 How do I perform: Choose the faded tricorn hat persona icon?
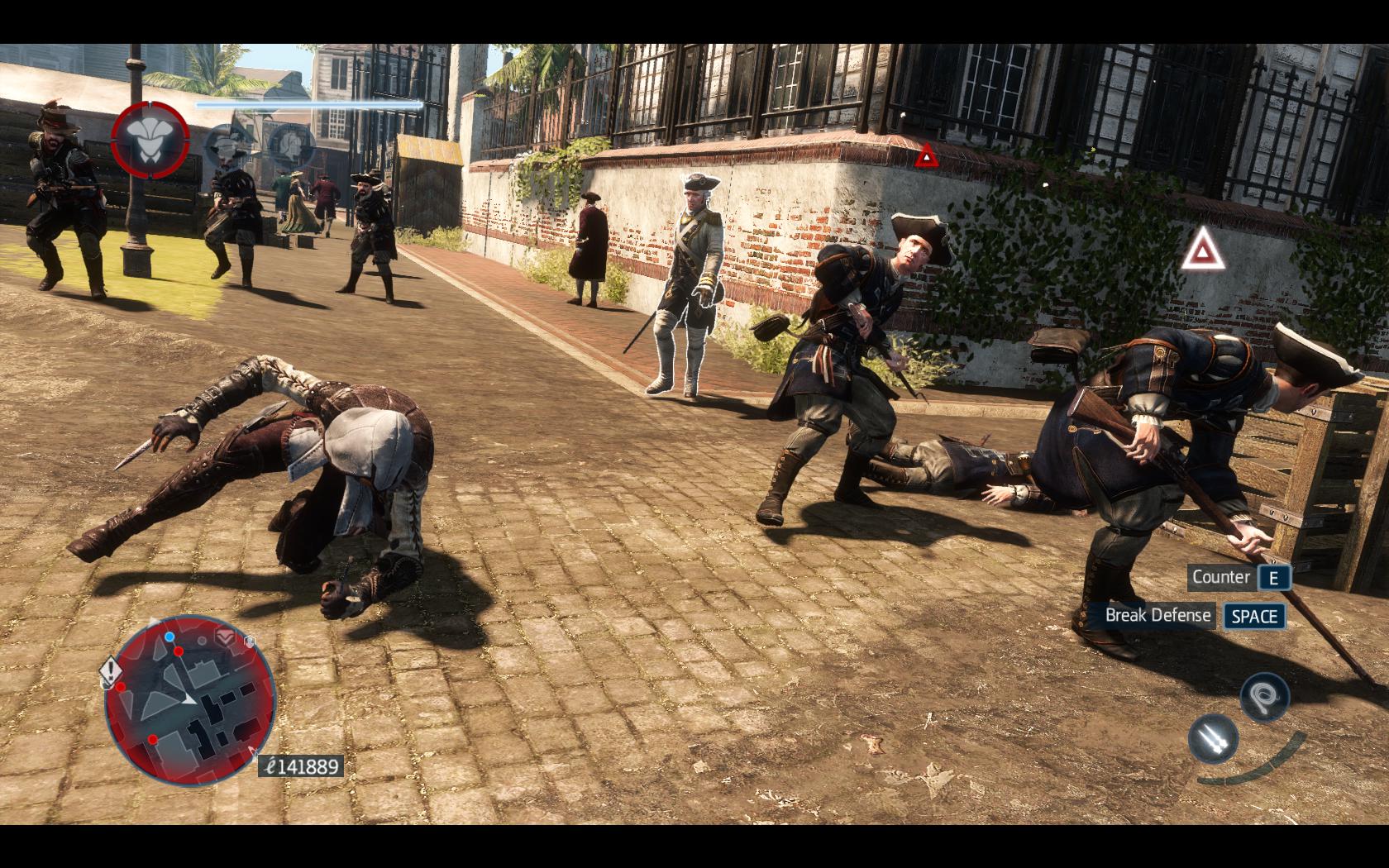[226, 148]
